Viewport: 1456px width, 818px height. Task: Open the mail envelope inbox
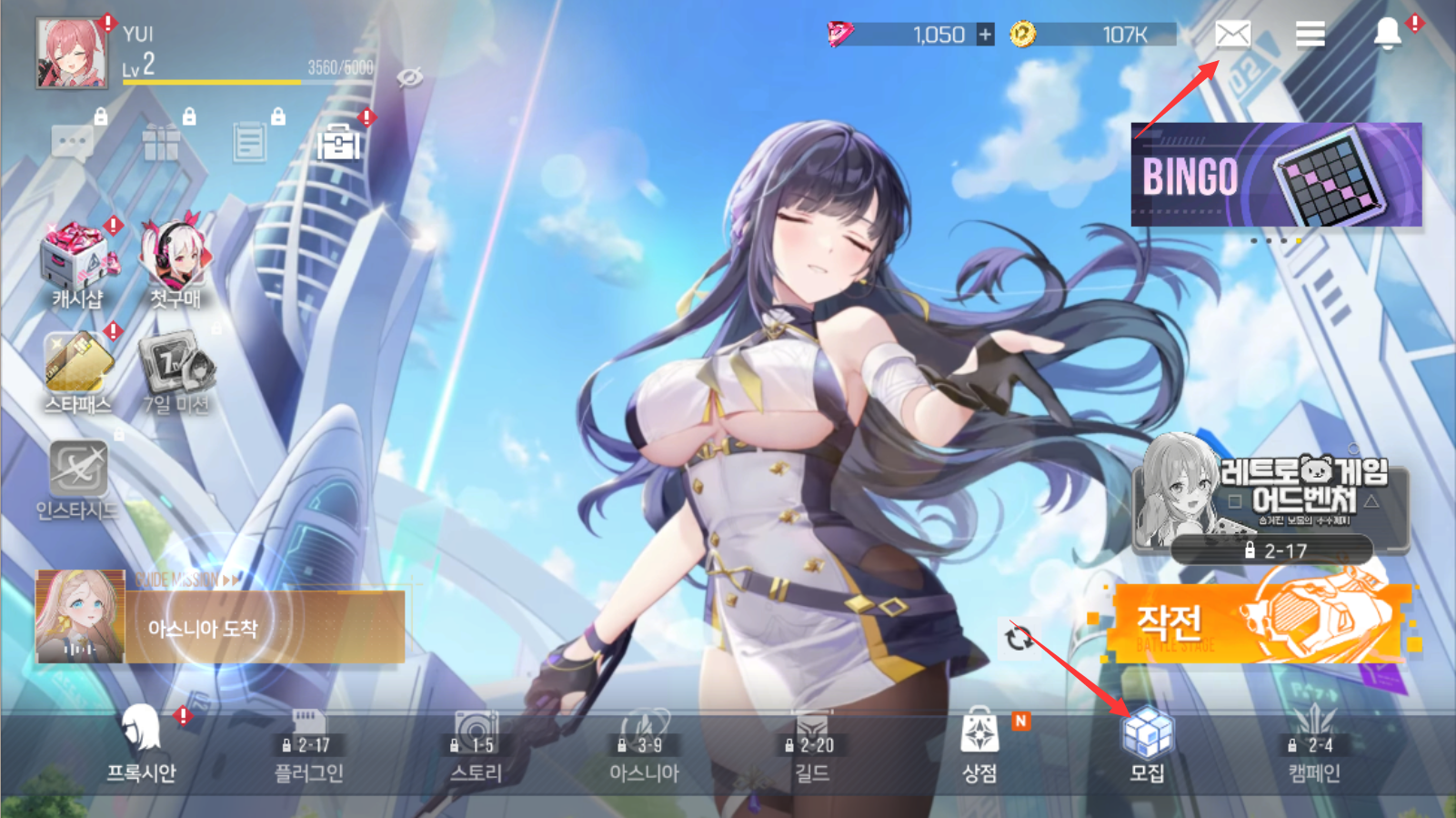[1232, 35]
